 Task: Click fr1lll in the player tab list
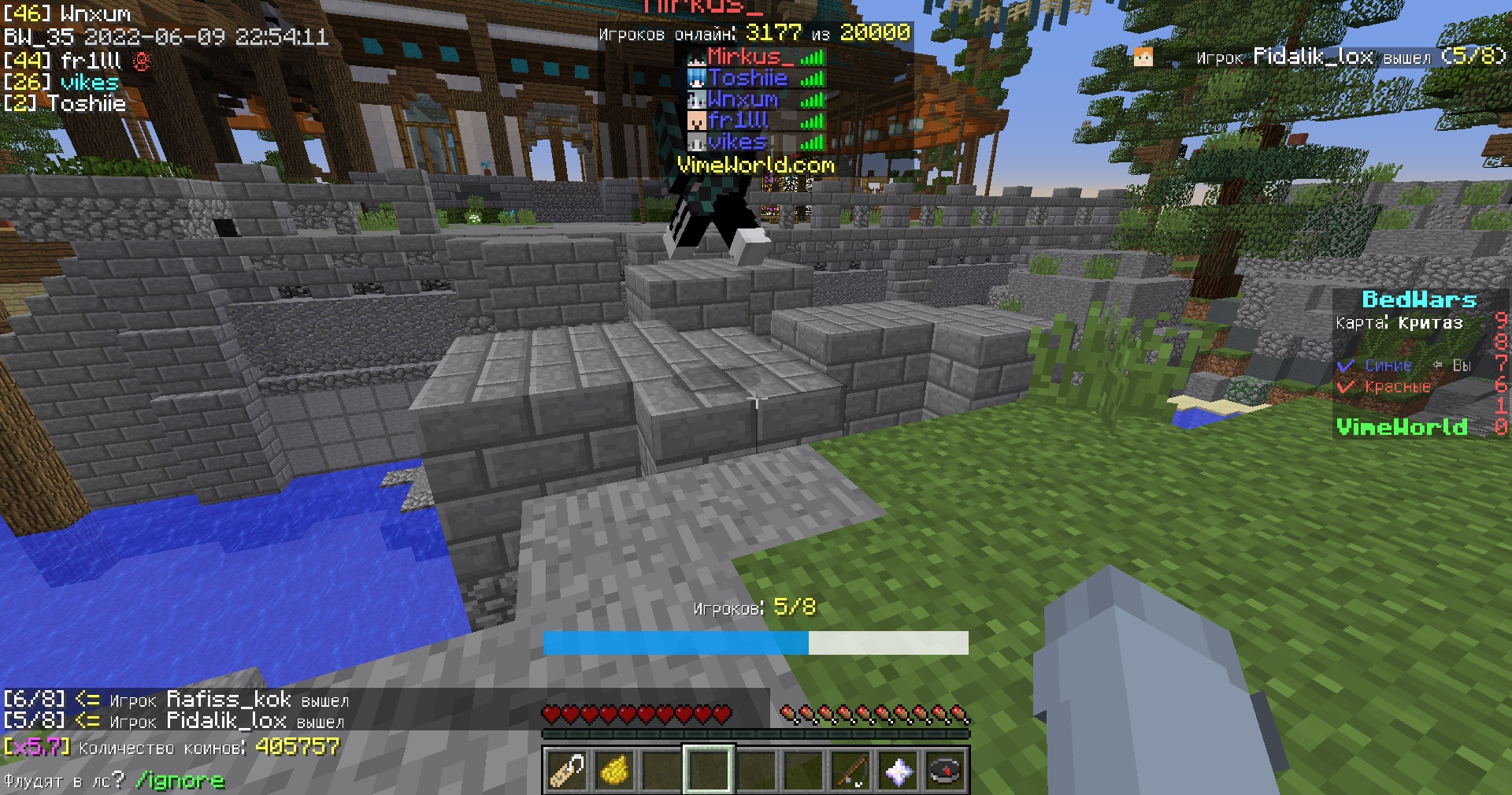coord(738,121)
